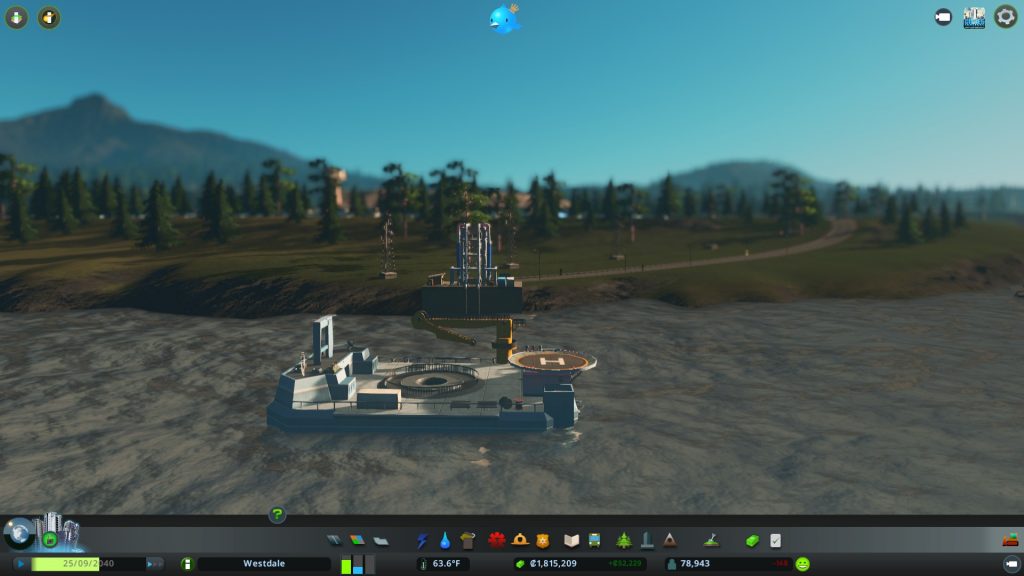The height and width of the screenshot is (576, 1024).
Task: Select the Police badge menu
Action: [x=543, y=541]
